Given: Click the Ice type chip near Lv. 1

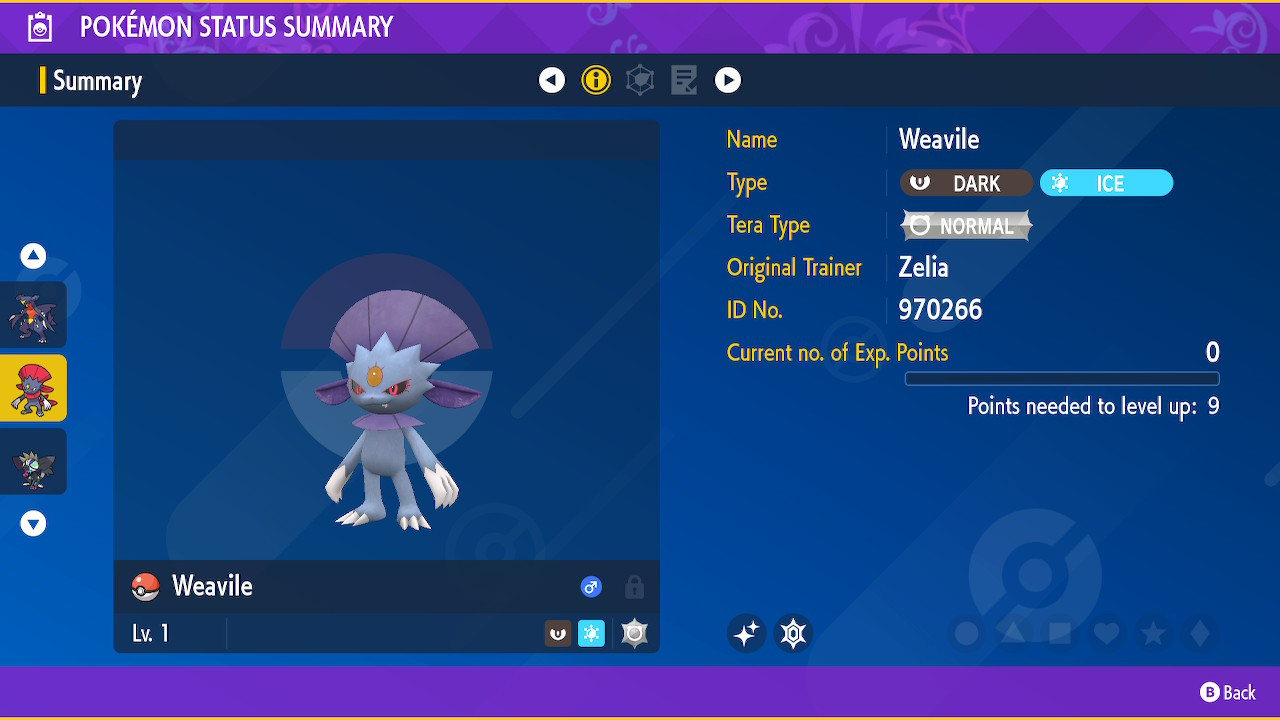Looking at the screenshot, I should pos(591,632).
